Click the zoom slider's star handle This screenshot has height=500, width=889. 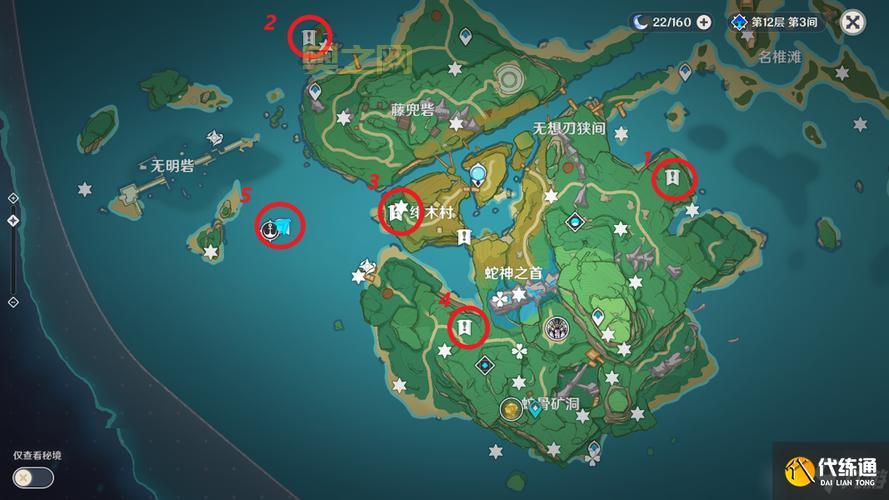coord(13,220)
